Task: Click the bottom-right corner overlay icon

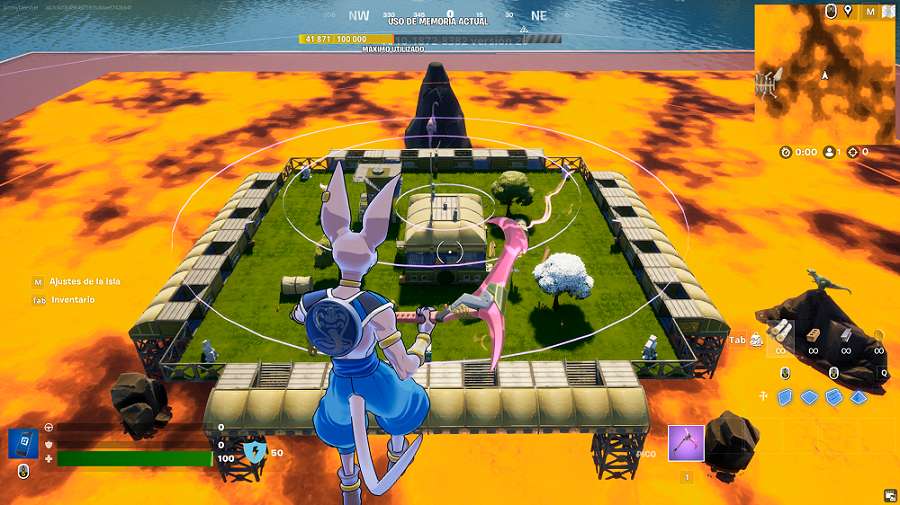Action: [x=889, y=494]
